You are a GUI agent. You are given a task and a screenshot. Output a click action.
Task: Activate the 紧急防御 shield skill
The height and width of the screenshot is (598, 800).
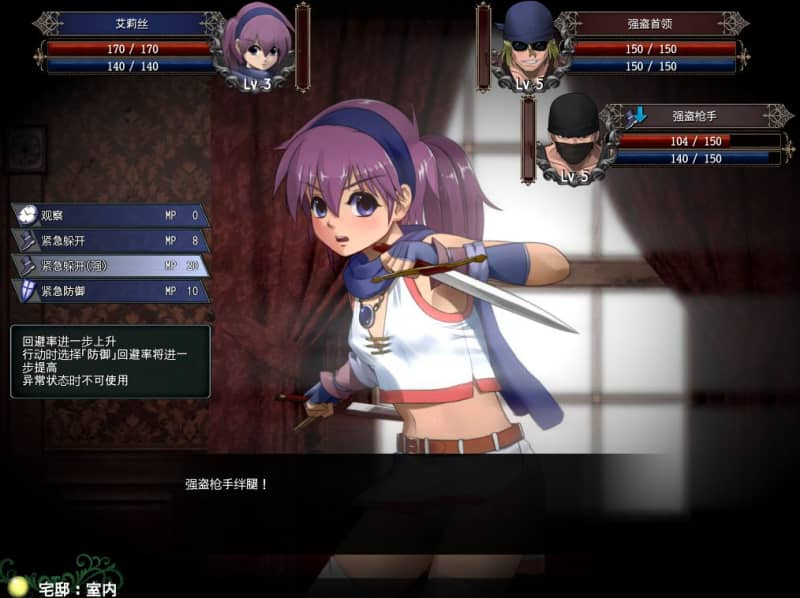coord(110,291)
